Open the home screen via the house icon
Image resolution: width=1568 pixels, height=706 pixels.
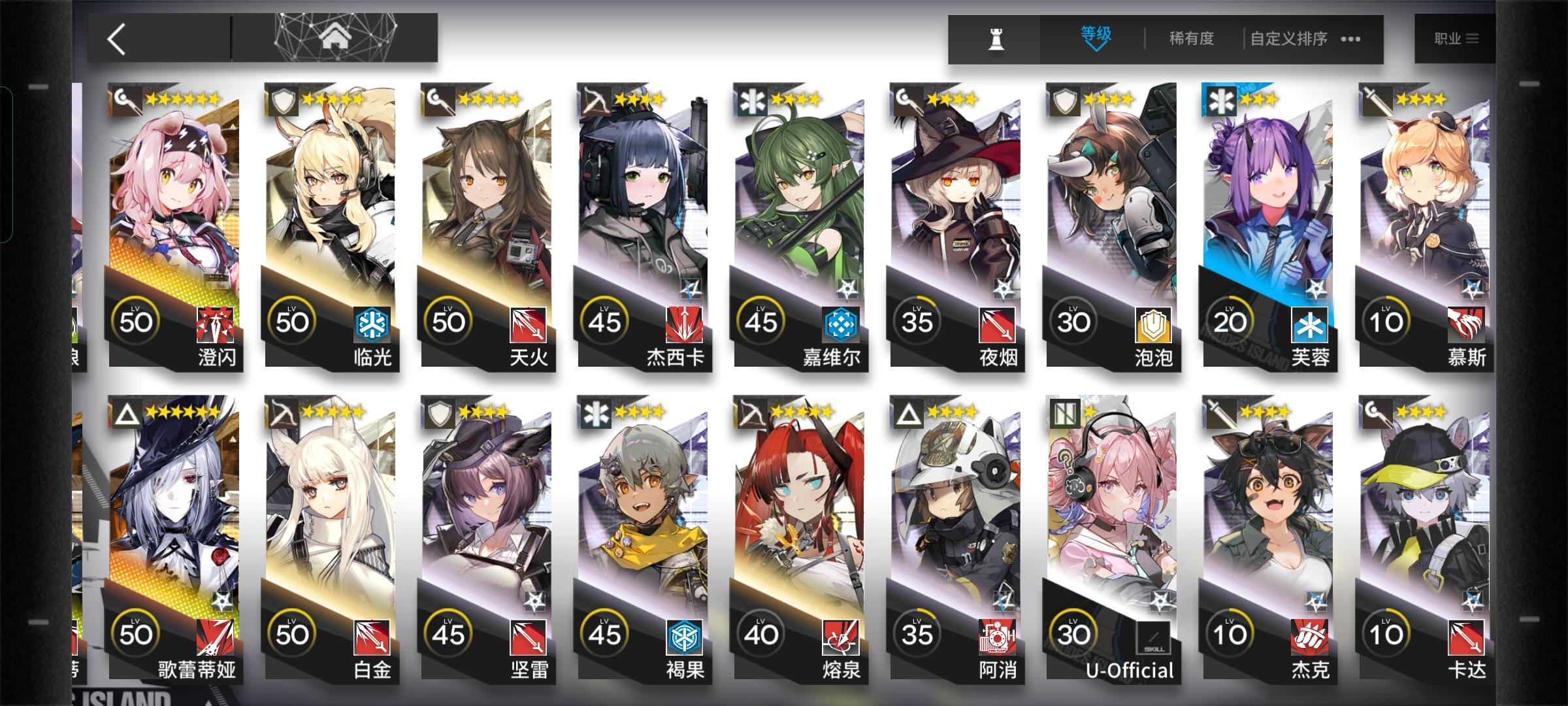coord(335,37)
